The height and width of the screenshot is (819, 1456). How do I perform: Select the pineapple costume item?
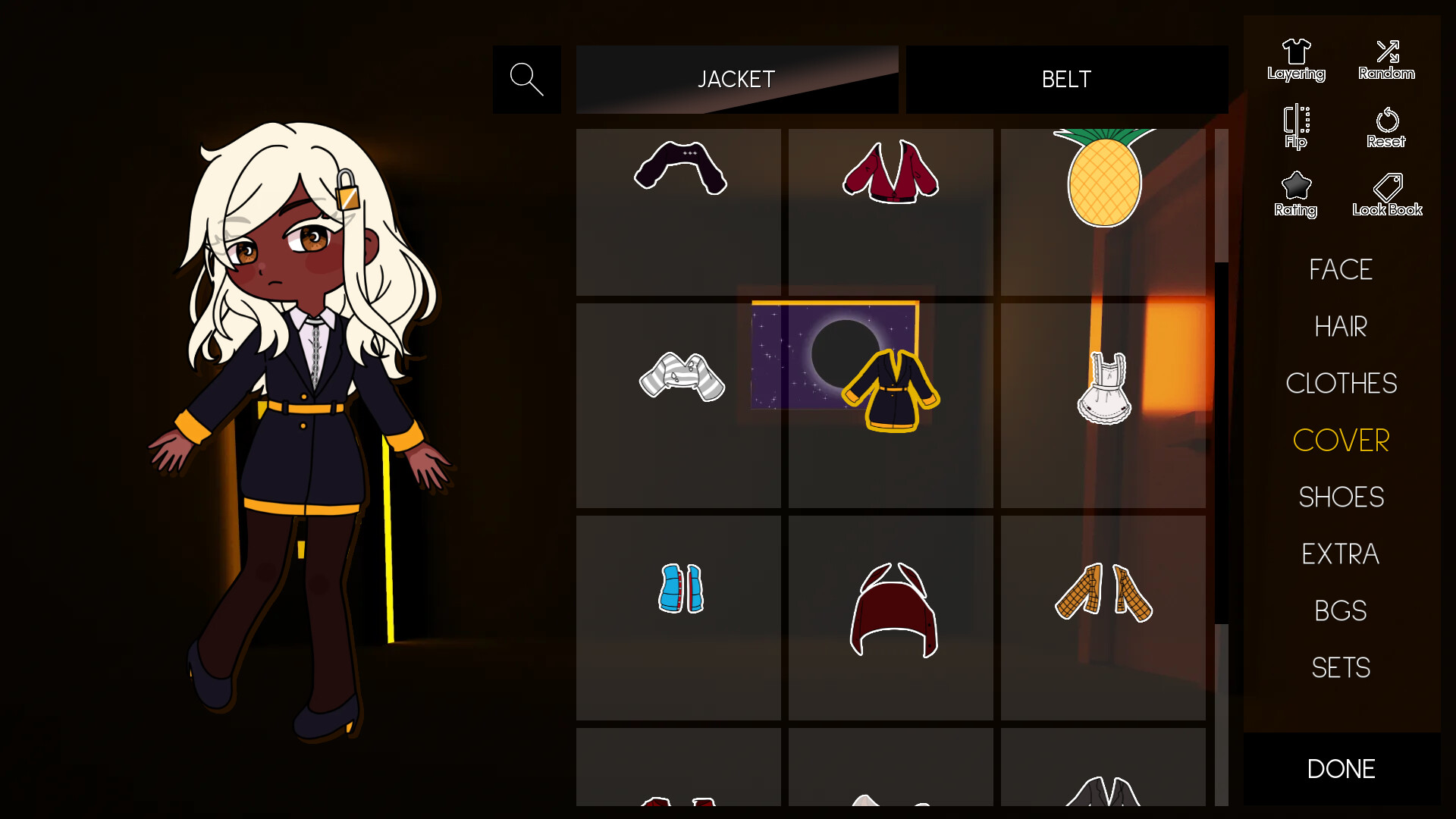coord(1104,178)
